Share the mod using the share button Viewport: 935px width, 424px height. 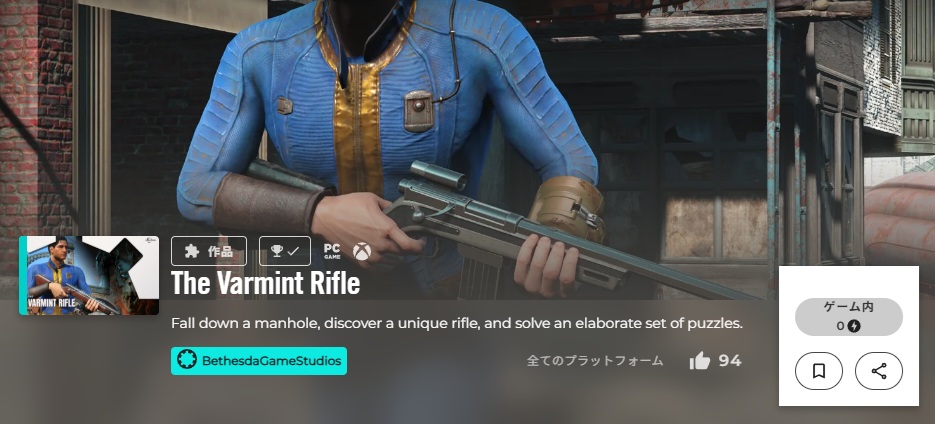(879, 371)
